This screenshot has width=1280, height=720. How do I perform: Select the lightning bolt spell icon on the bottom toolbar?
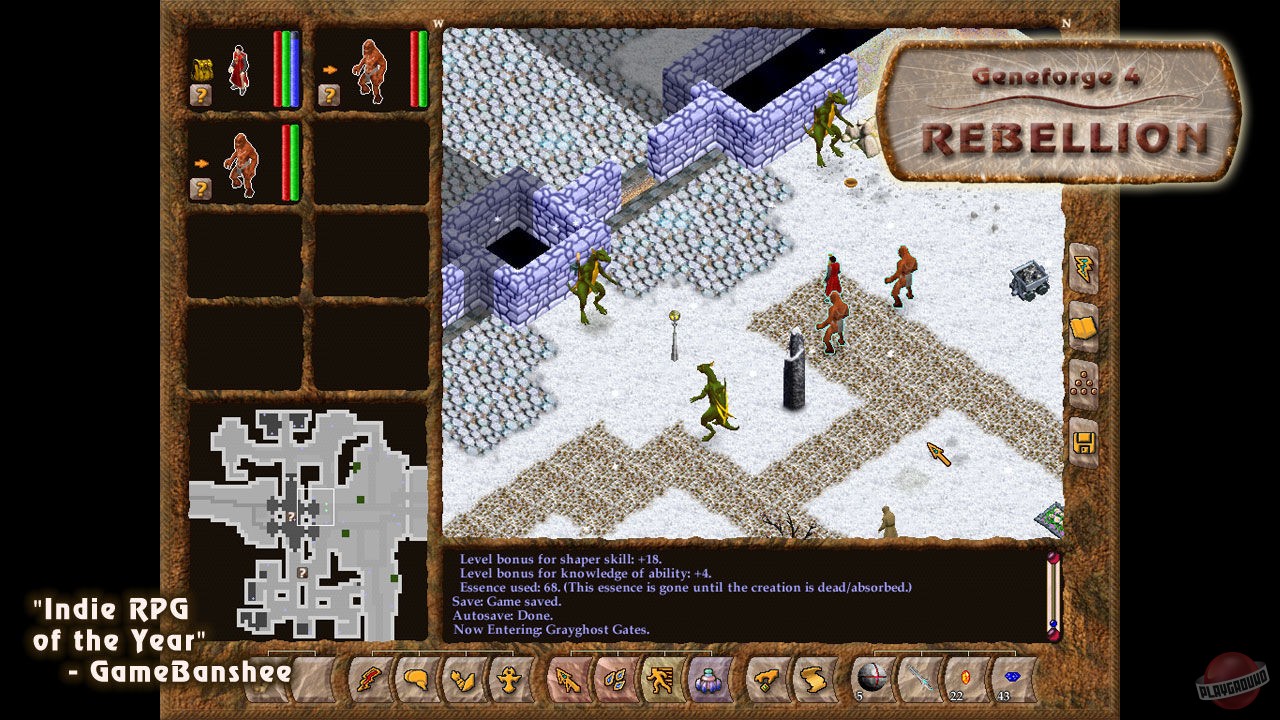369,680
